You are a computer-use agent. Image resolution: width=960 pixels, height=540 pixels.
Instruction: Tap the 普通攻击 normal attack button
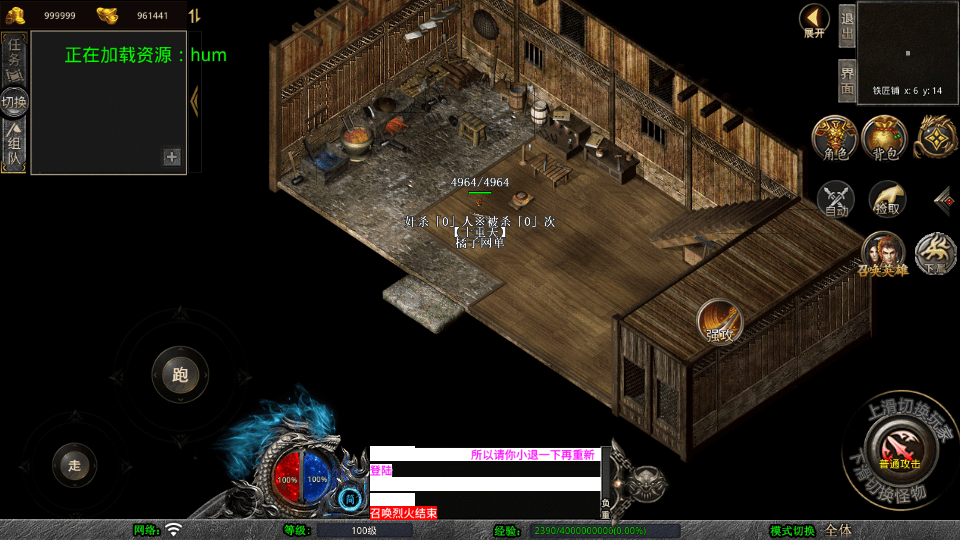pyautogui.click(x=899, y=447)
